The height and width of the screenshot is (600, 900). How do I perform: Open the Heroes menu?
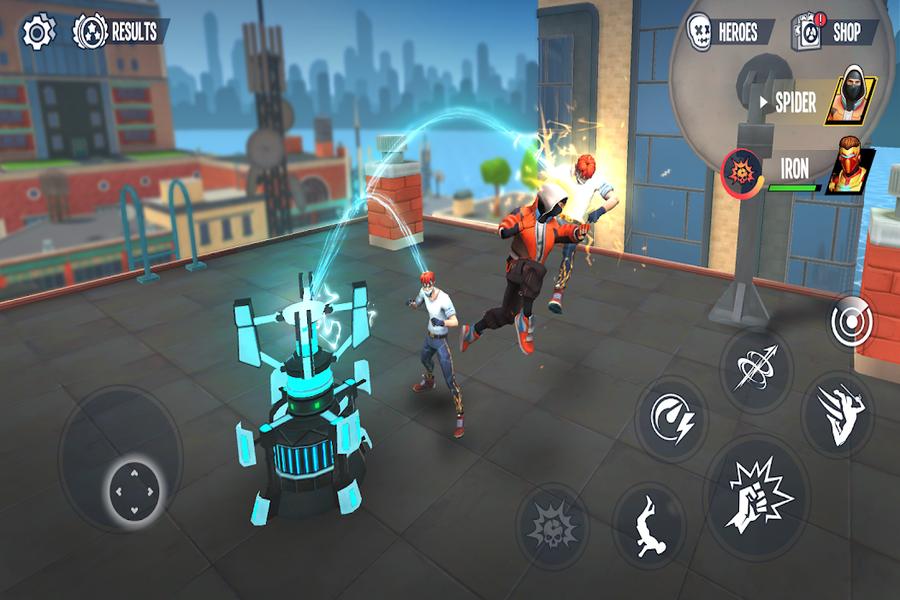(729, 32)
